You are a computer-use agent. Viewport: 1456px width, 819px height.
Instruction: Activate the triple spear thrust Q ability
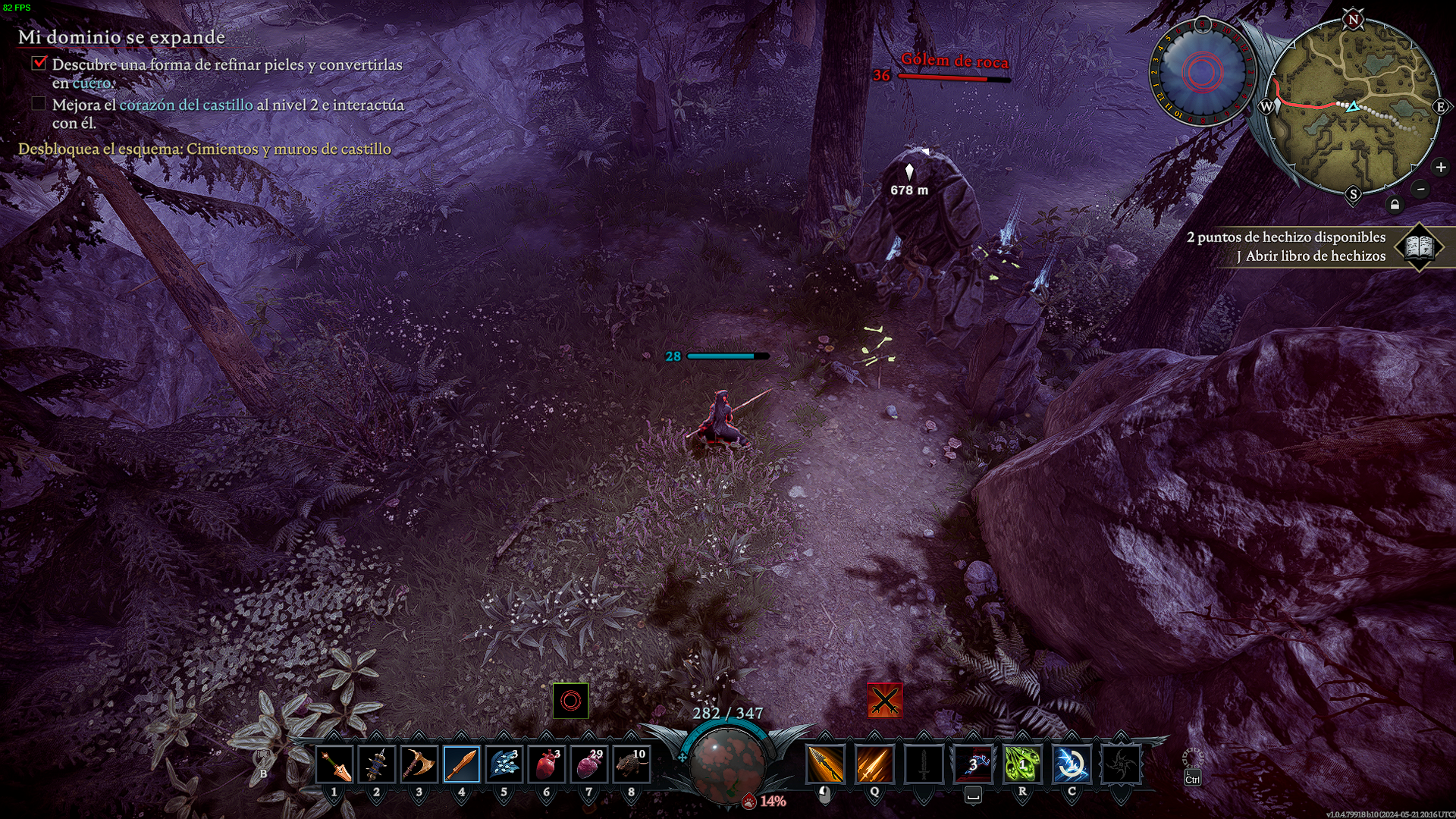(874, 764)
